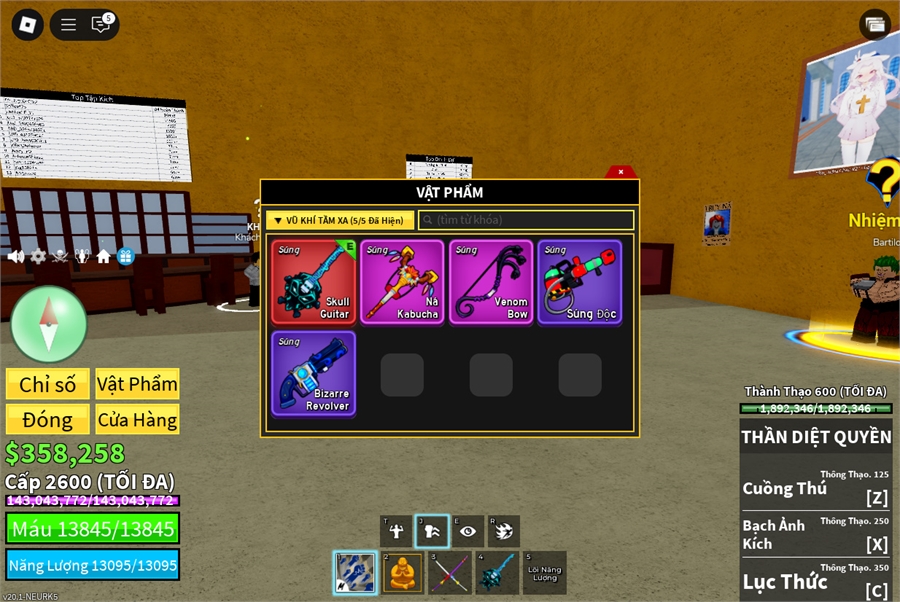Open the Vũ Khí Tầm Xa category dropdown

338,220
